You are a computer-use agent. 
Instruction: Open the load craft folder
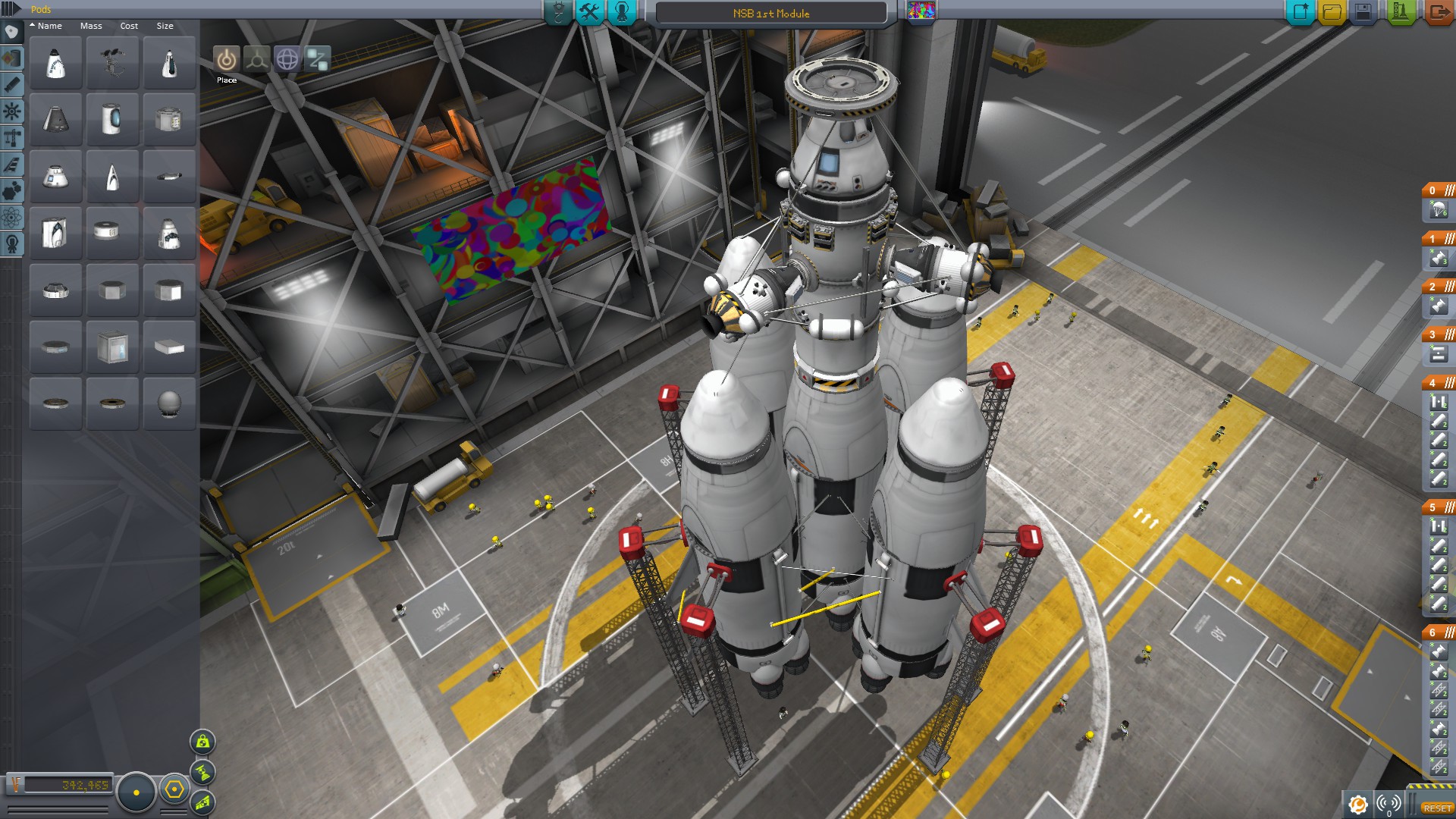[1332, 11]
